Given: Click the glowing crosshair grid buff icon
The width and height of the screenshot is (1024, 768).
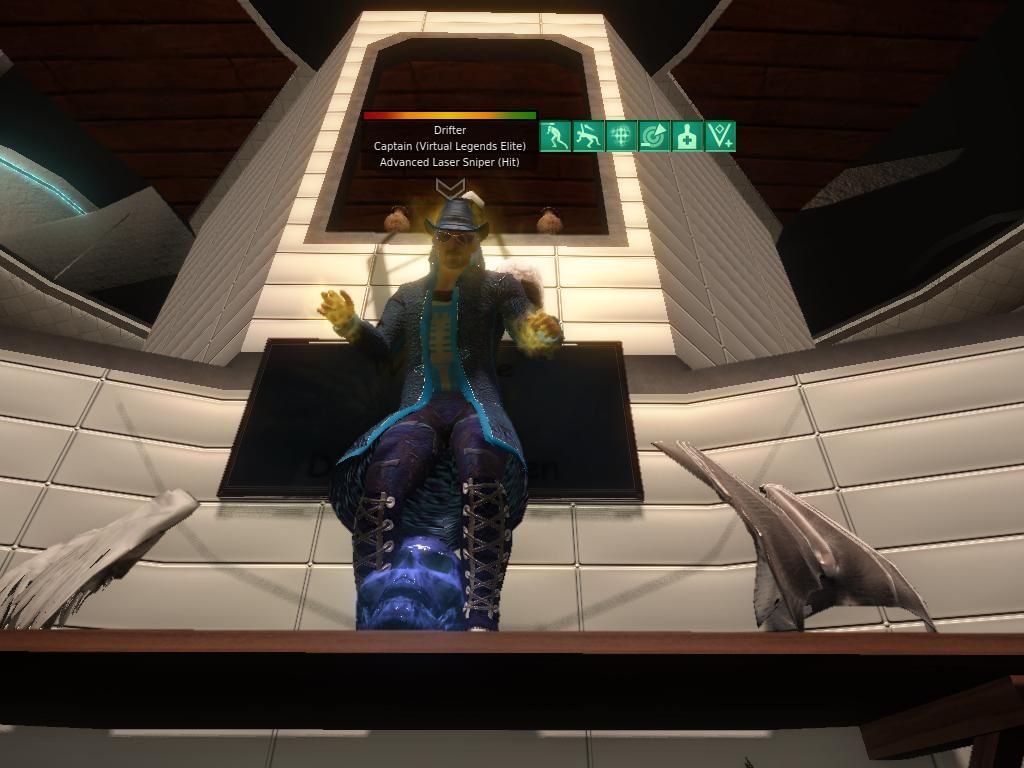Looking at the screenshot, I should tap(621, 136).
